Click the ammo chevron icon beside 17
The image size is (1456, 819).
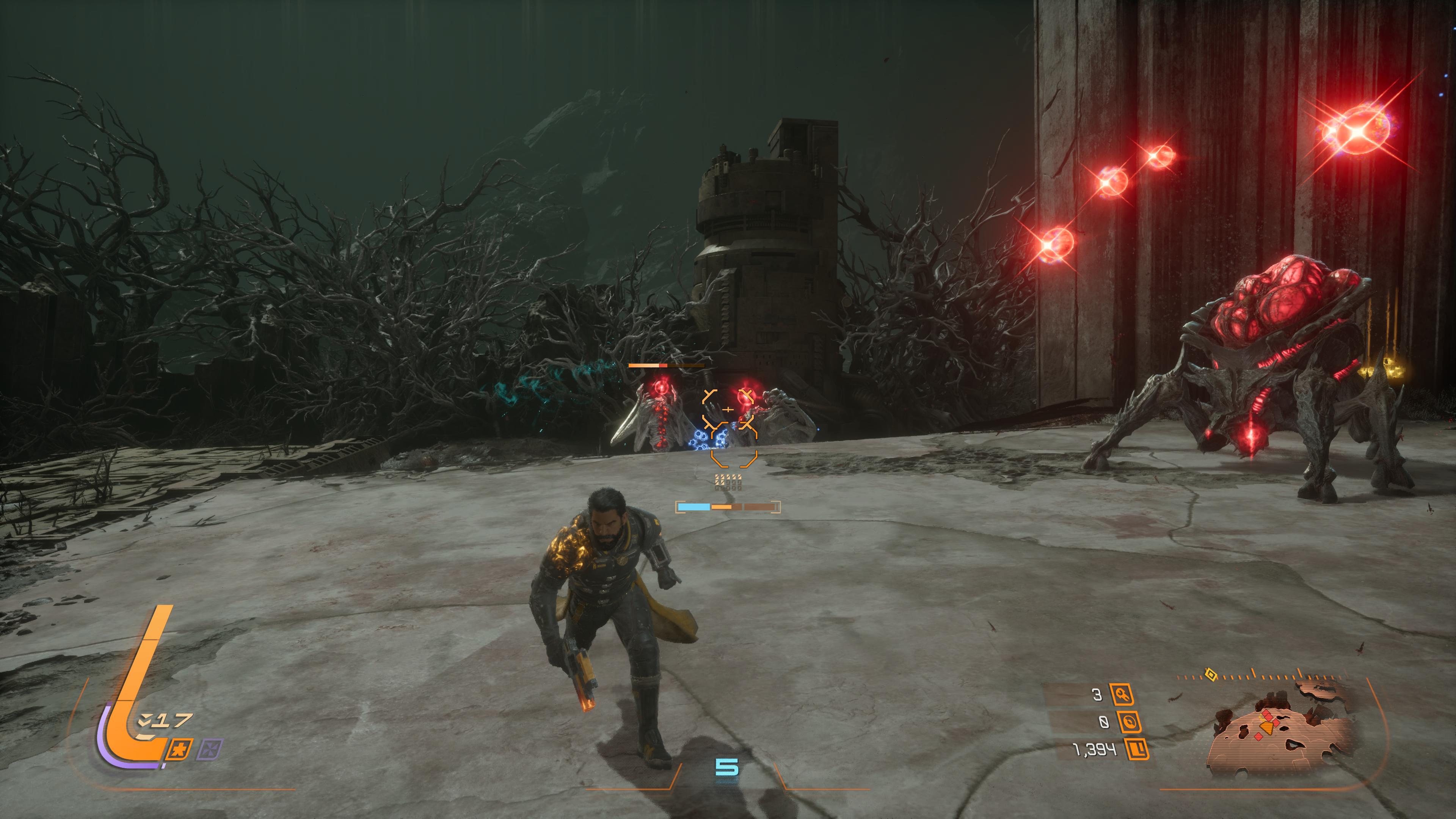[x=145, y=721]
